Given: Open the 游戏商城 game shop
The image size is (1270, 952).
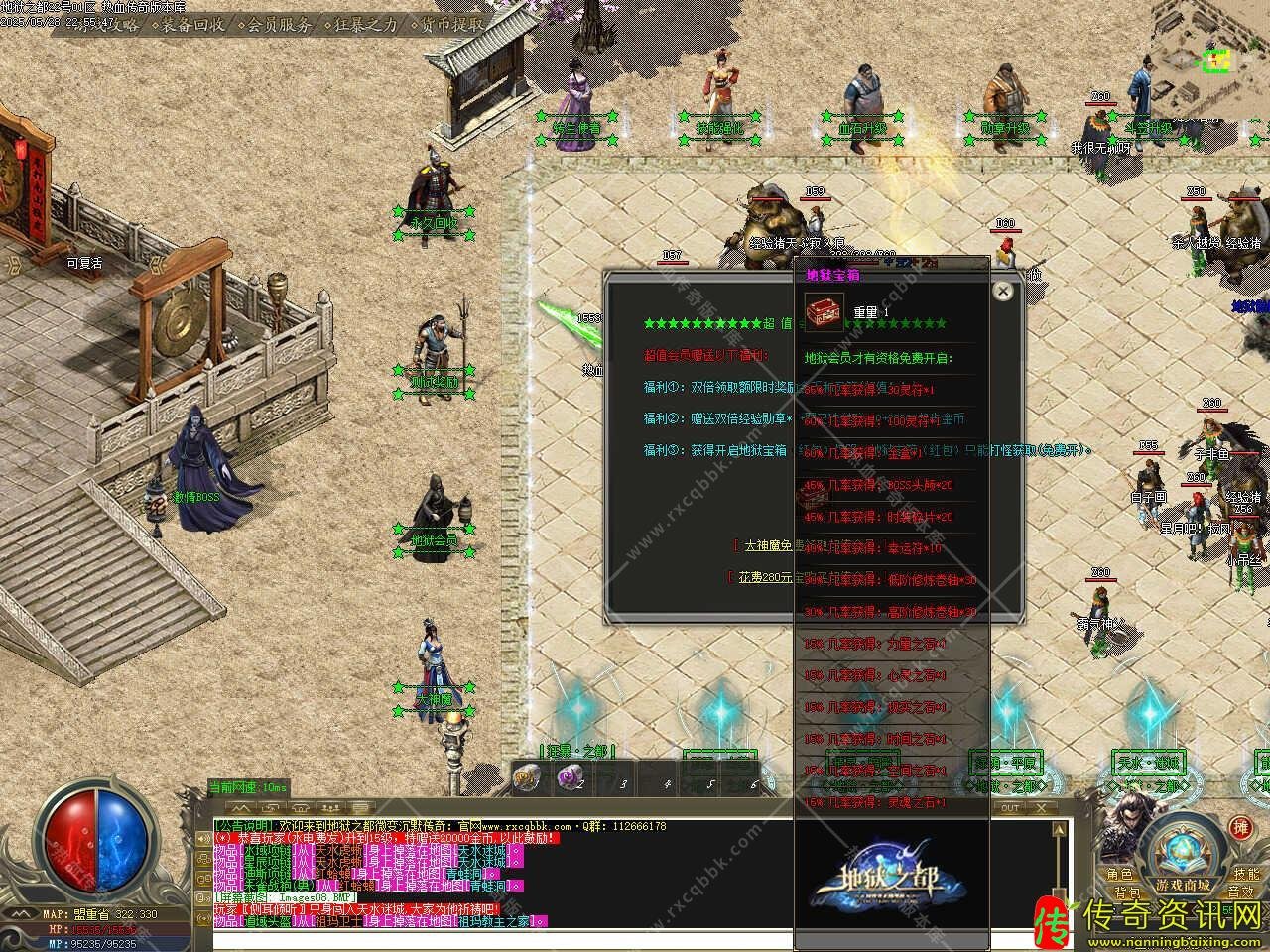Looking at the screenshot, I should [x=1182, y=885].
